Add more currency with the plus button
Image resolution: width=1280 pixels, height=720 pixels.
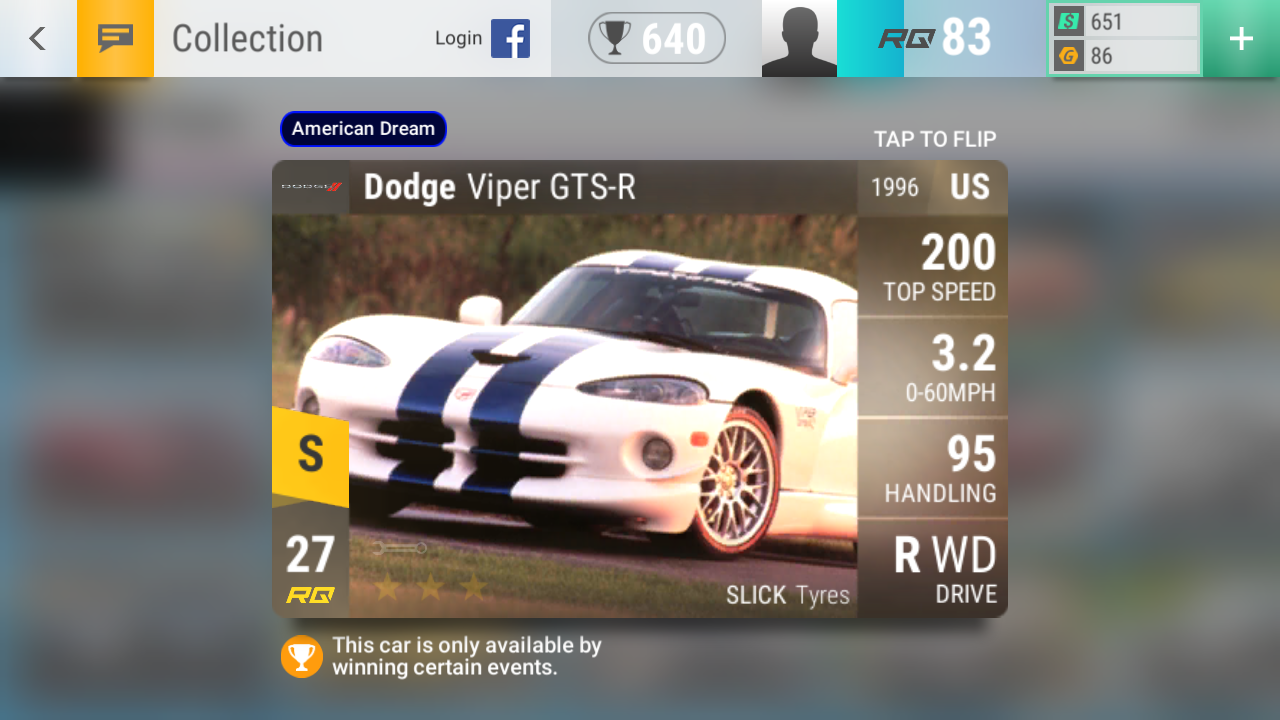[1241, 38]
